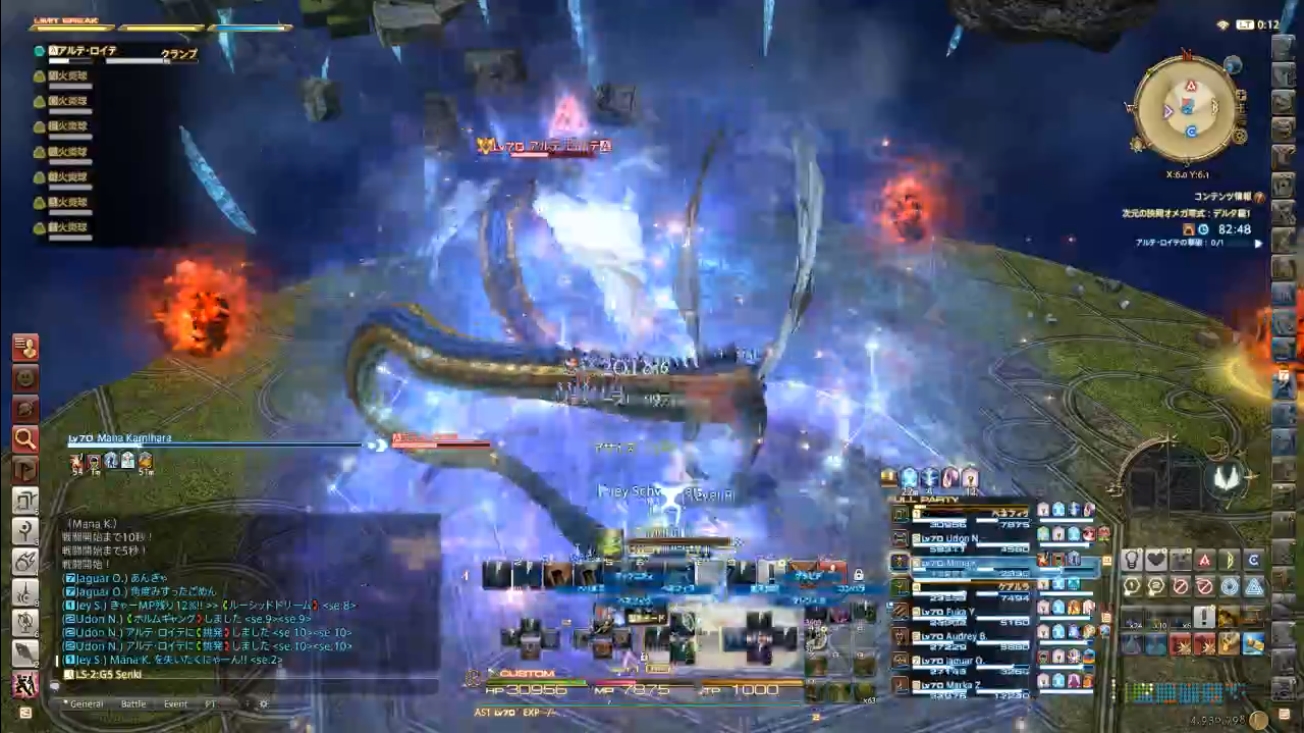Expand the duty objective arrow
This screenshot has width=1304, height=733.
[1258, 243]
